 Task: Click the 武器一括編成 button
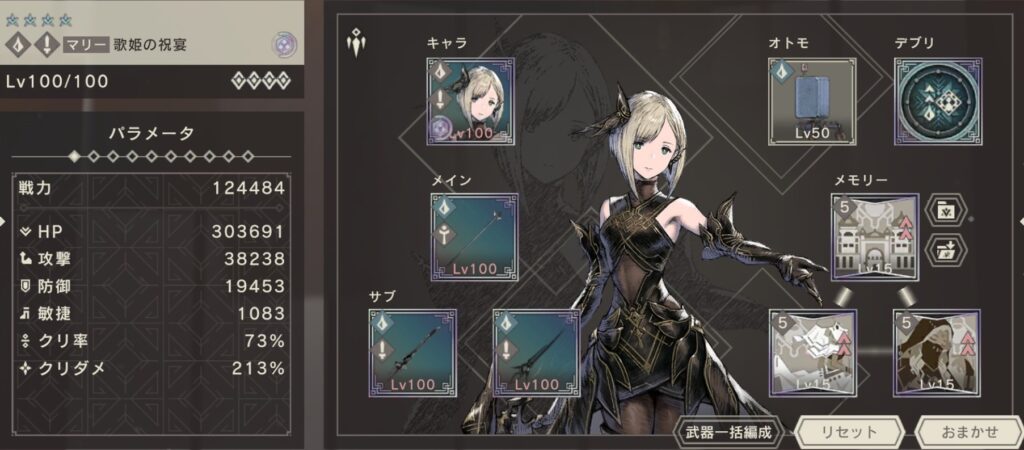(728, 432)
